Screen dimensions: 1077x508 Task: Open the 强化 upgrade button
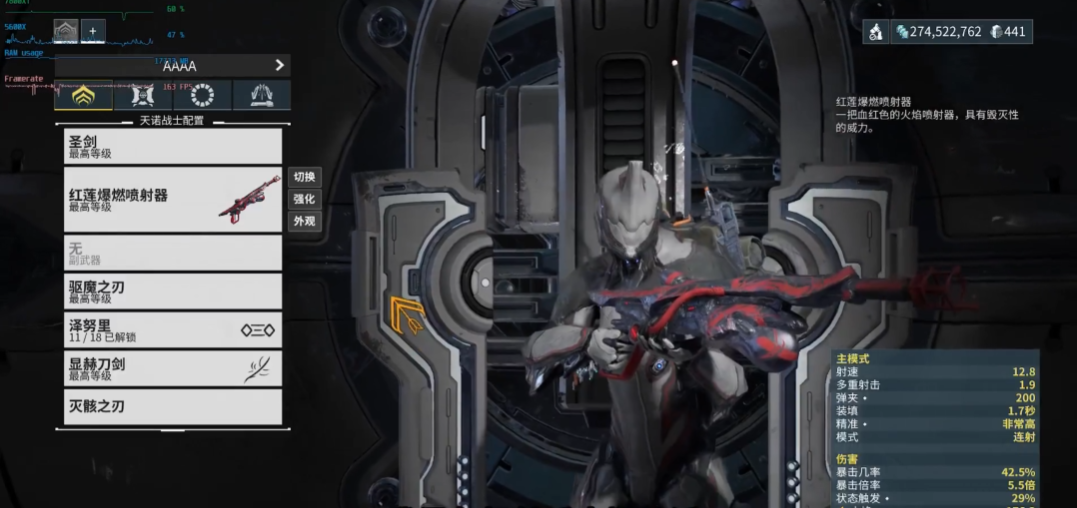(x=304, y=199)
